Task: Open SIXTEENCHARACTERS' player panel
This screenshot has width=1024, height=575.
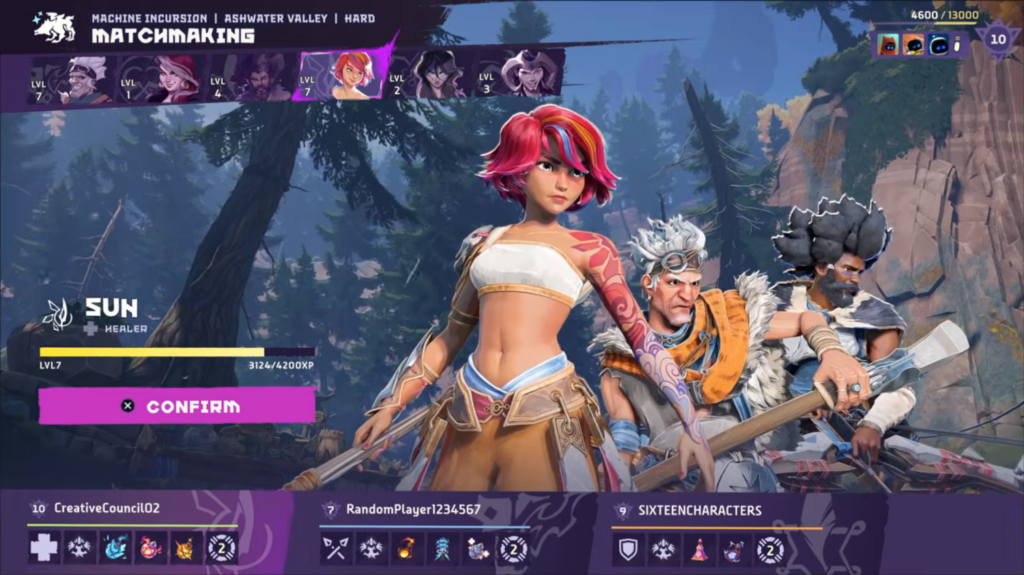Action: 700,510
